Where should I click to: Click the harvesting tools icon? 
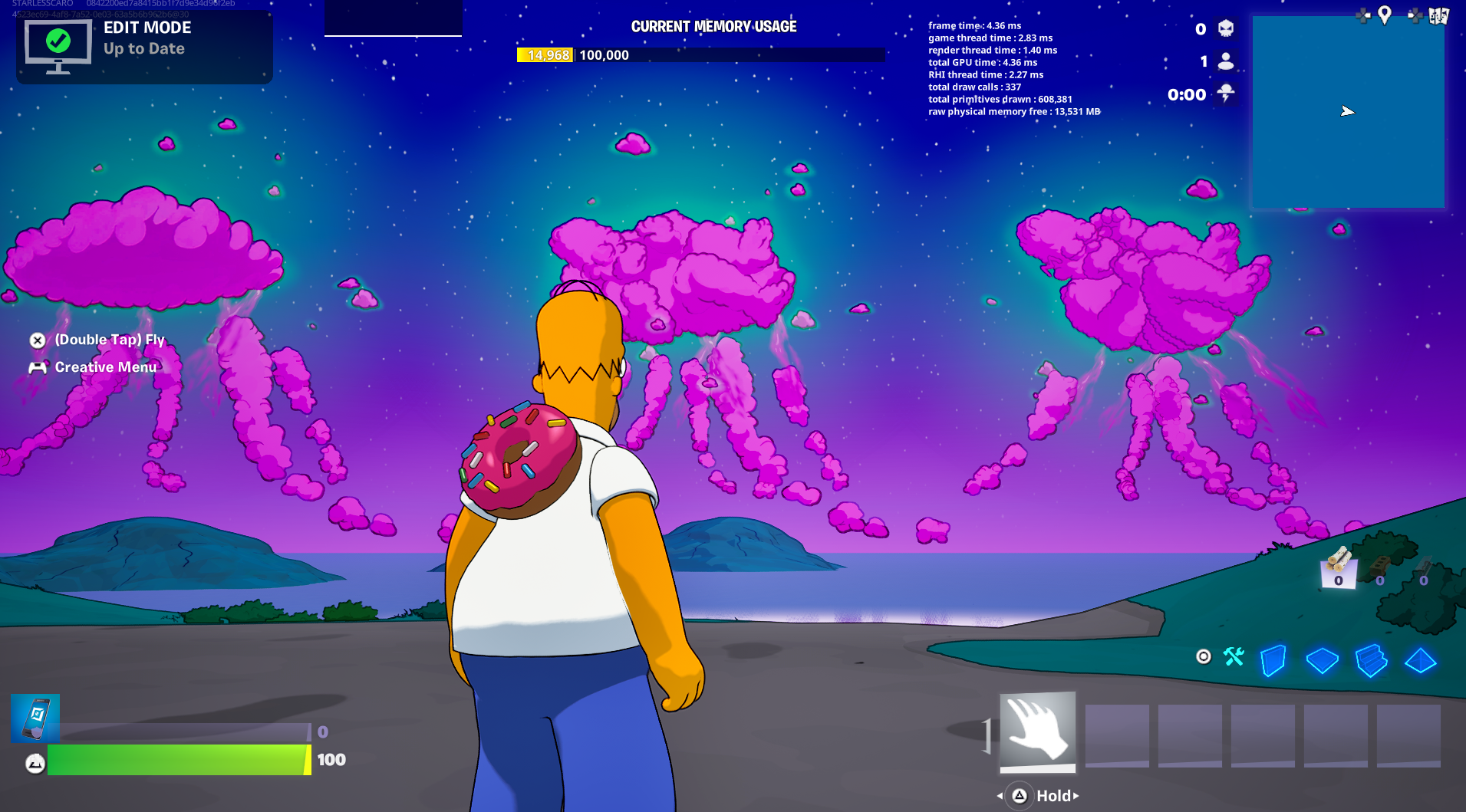1234,657
